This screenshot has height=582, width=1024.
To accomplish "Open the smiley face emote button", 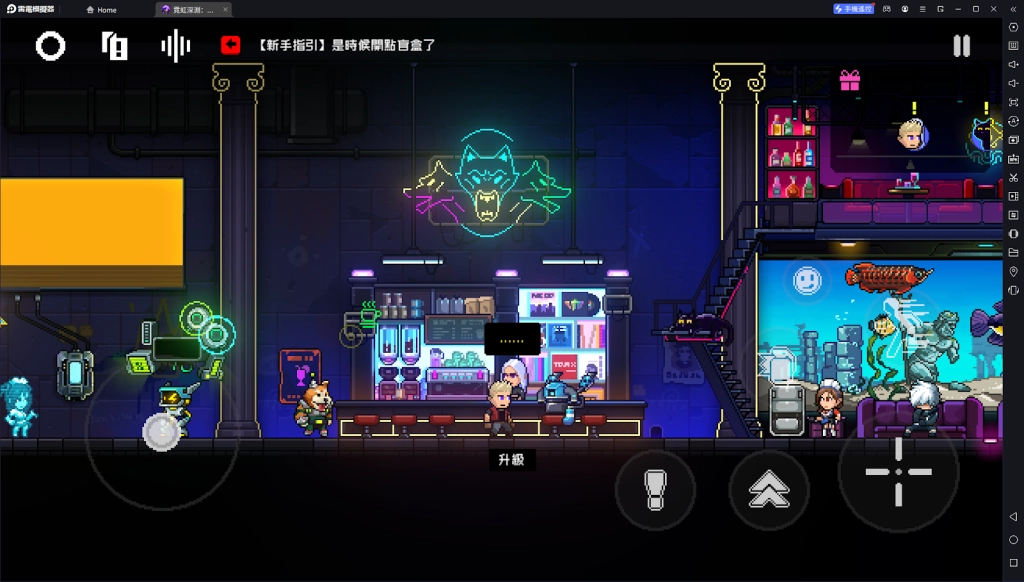I will click(x=808, y=281).
